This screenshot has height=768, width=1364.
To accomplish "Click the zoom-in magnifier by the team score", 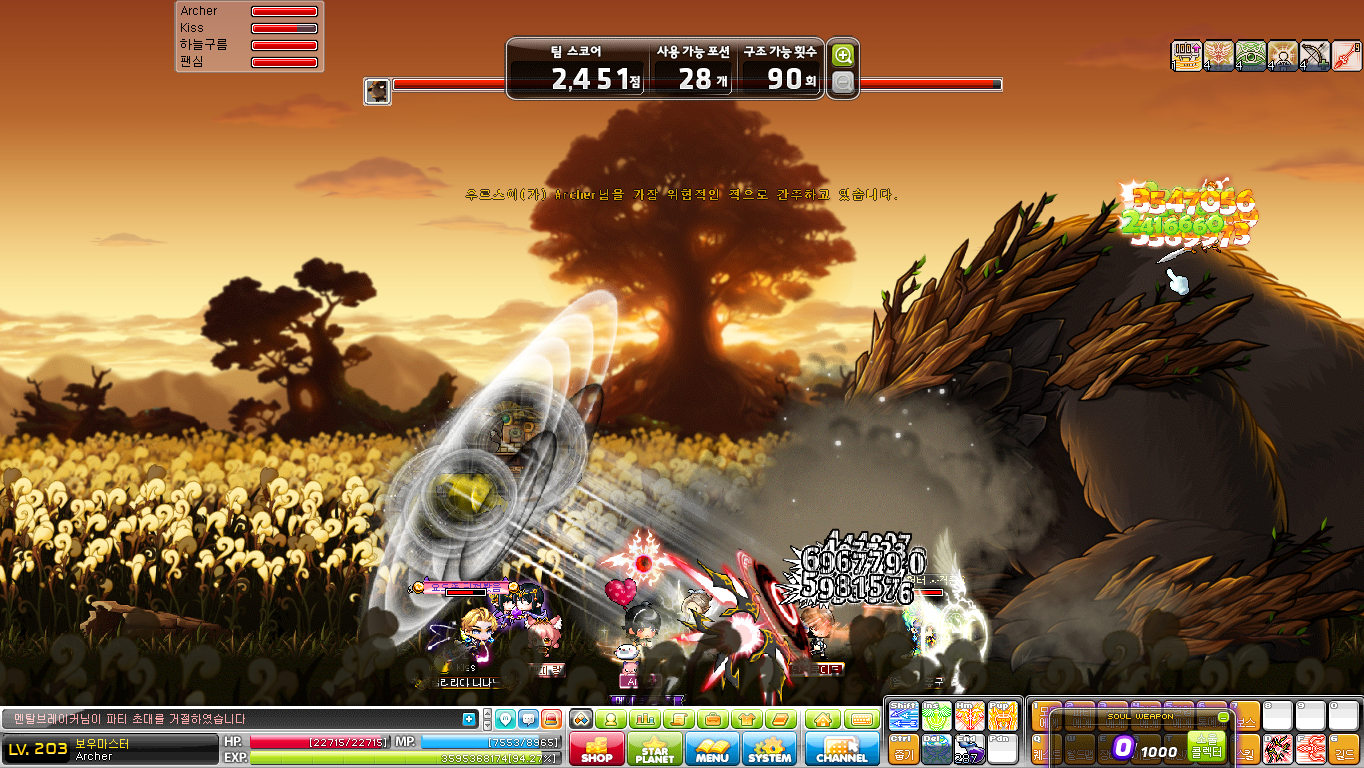I will pyautogui.click(x=843, y=56).
